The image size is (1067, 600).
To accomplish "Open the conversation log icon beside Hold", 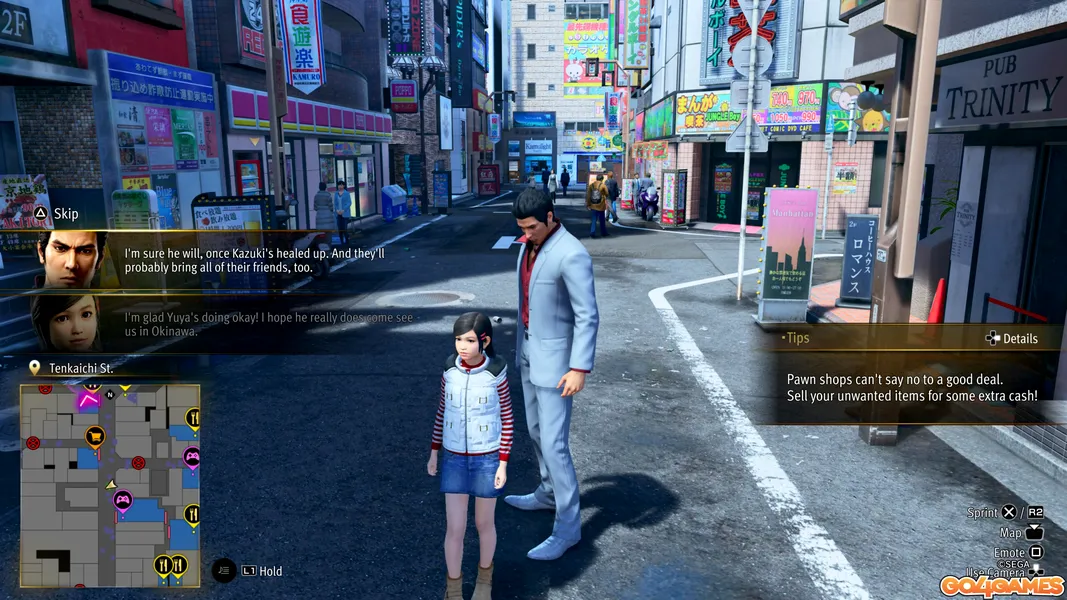I will click(x=225, y=571).
